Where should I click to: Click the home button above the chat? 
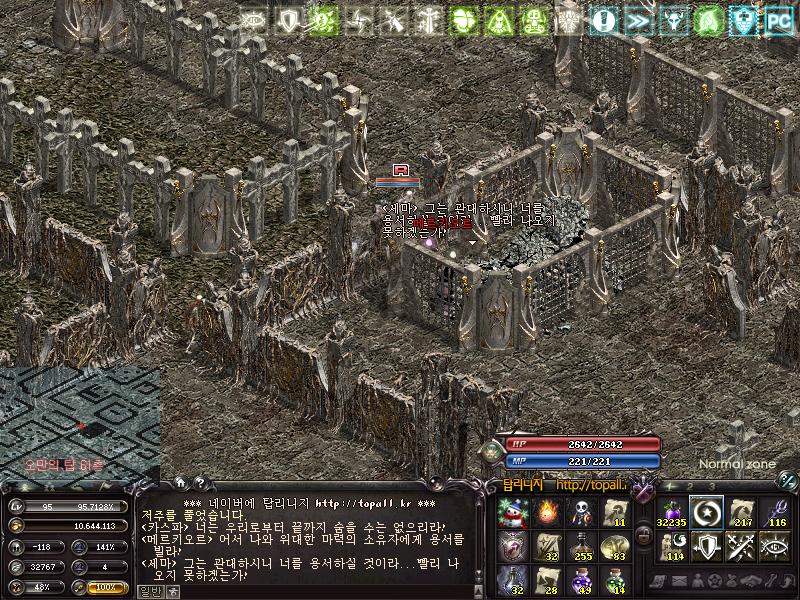(x=179, y=483)
